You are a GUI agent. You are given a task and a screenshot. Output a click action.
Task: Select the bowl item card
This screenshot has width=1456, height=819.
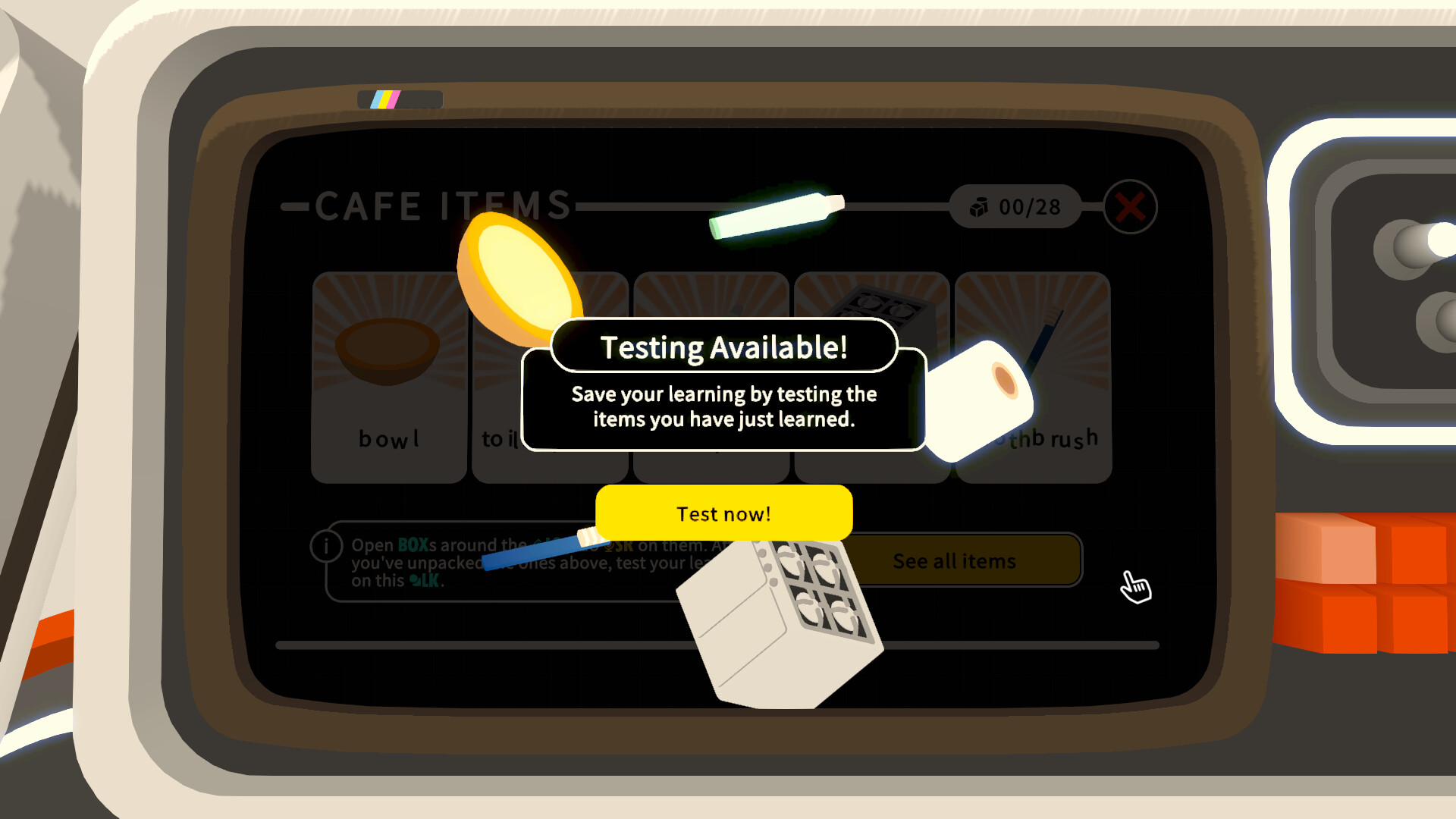click(388, 375)
